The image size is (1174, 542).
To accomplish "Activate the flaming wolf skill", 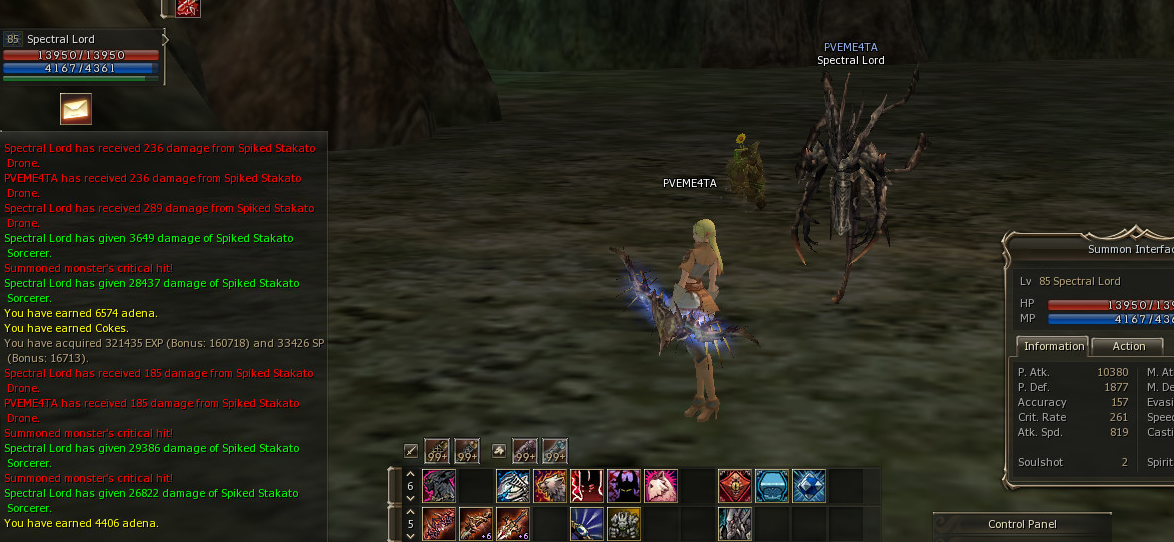I will 550,486.
